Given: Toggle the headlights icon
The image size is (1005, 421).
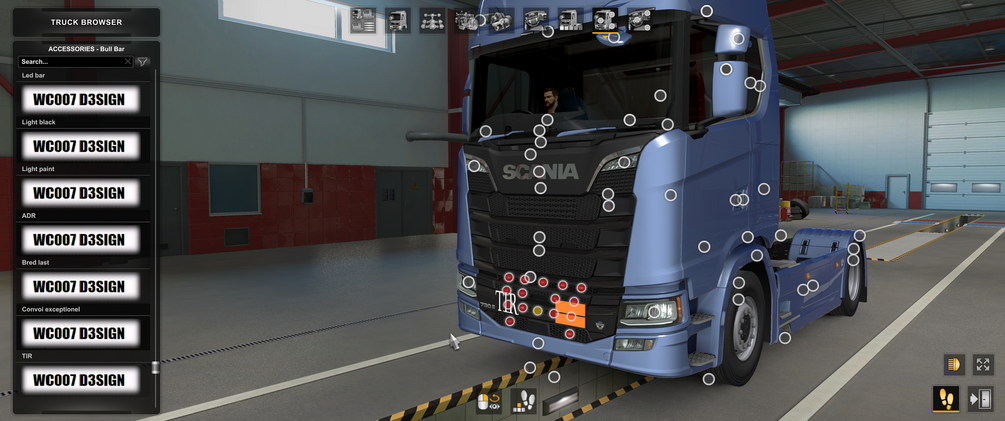Looking at the screenshot, I should 952,365.
